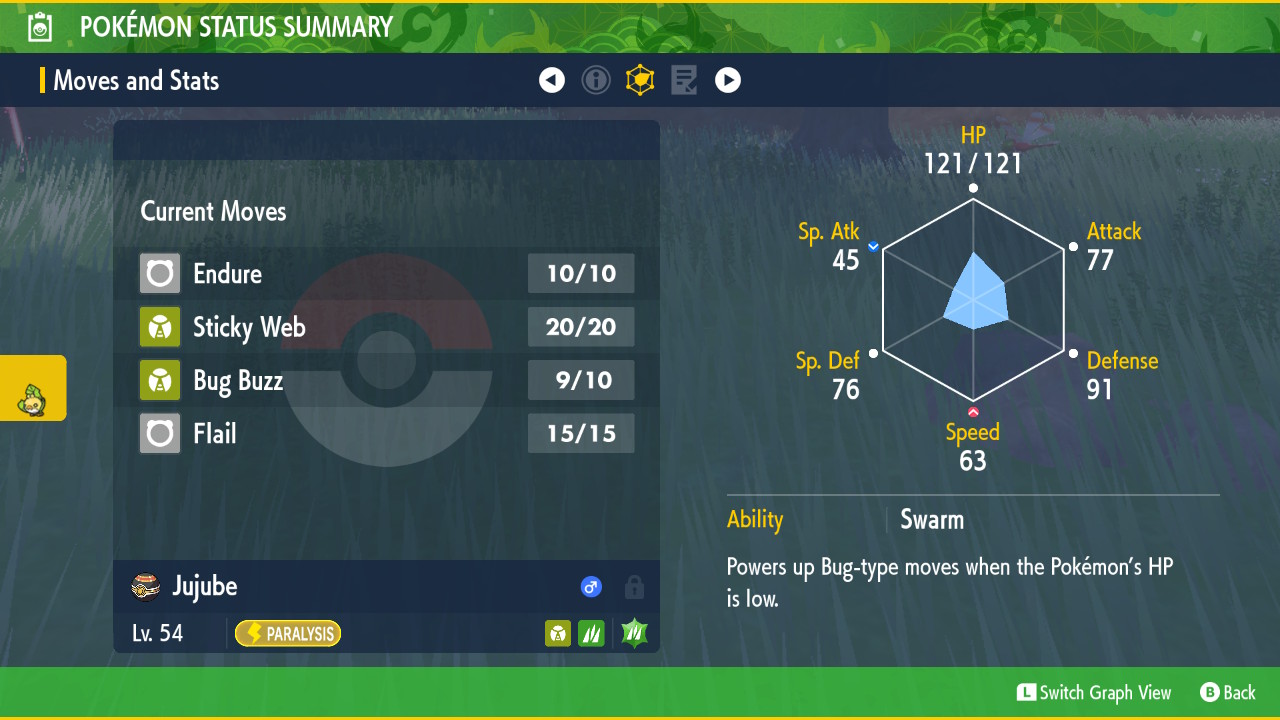Image resolution: width=1280 pixels, height=720 pixels.
Task: Click Switch Graph View option
Action: point(1094,693)
